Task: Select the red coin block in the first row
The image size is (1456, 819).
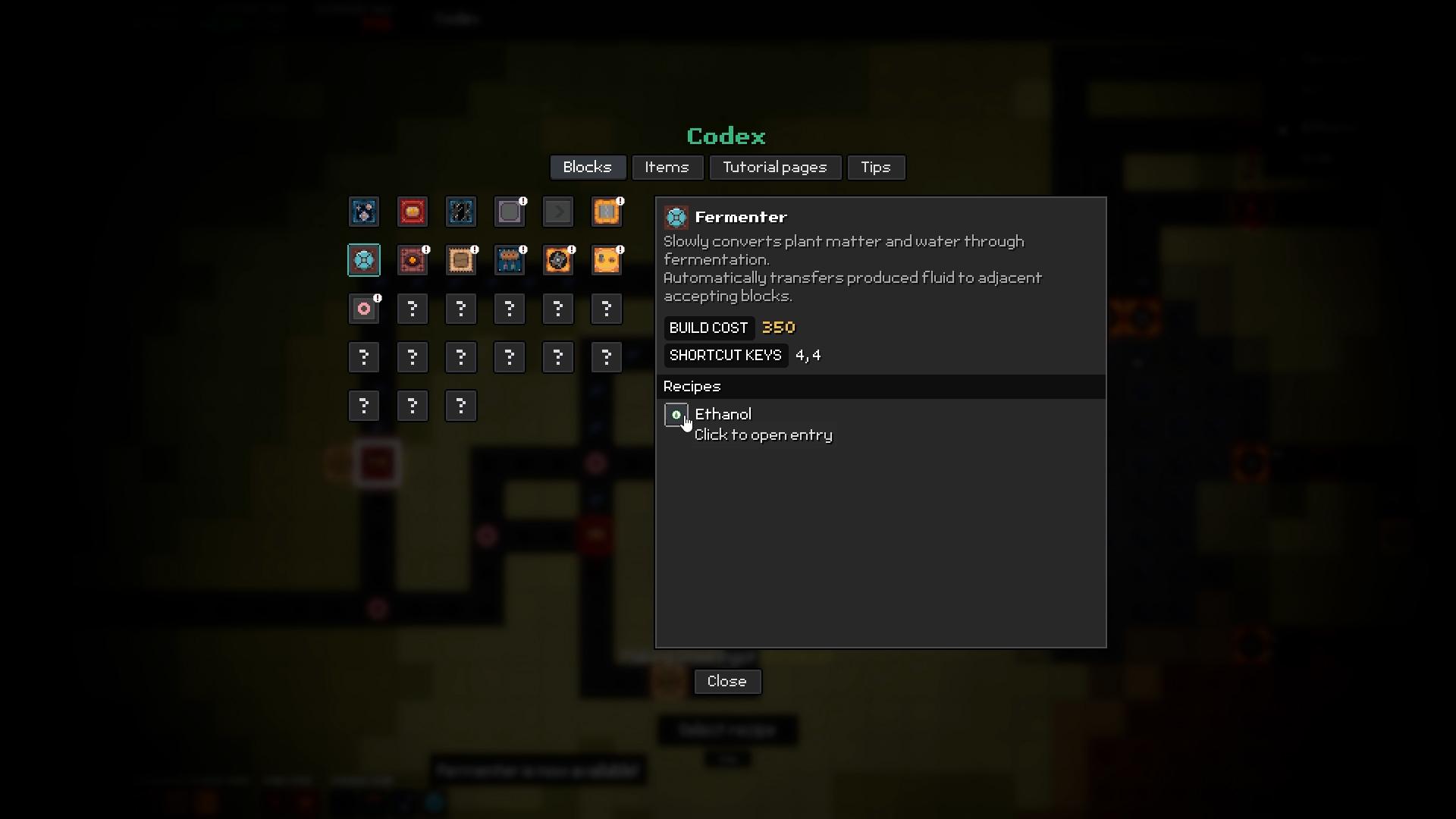Action: [413, 212]
